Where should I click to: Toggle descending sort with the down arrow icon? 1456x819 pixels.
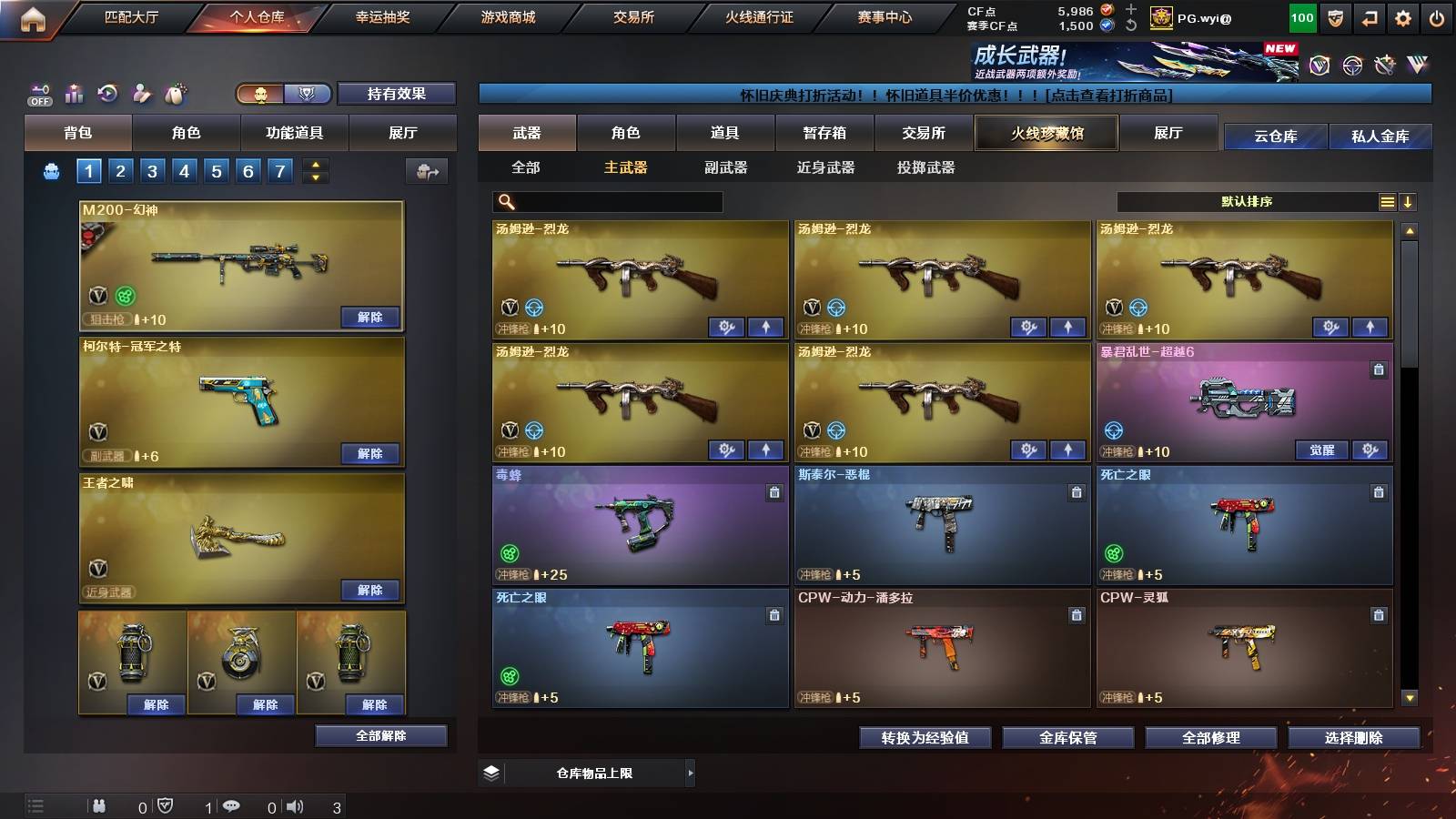[x=1409, y=201]
